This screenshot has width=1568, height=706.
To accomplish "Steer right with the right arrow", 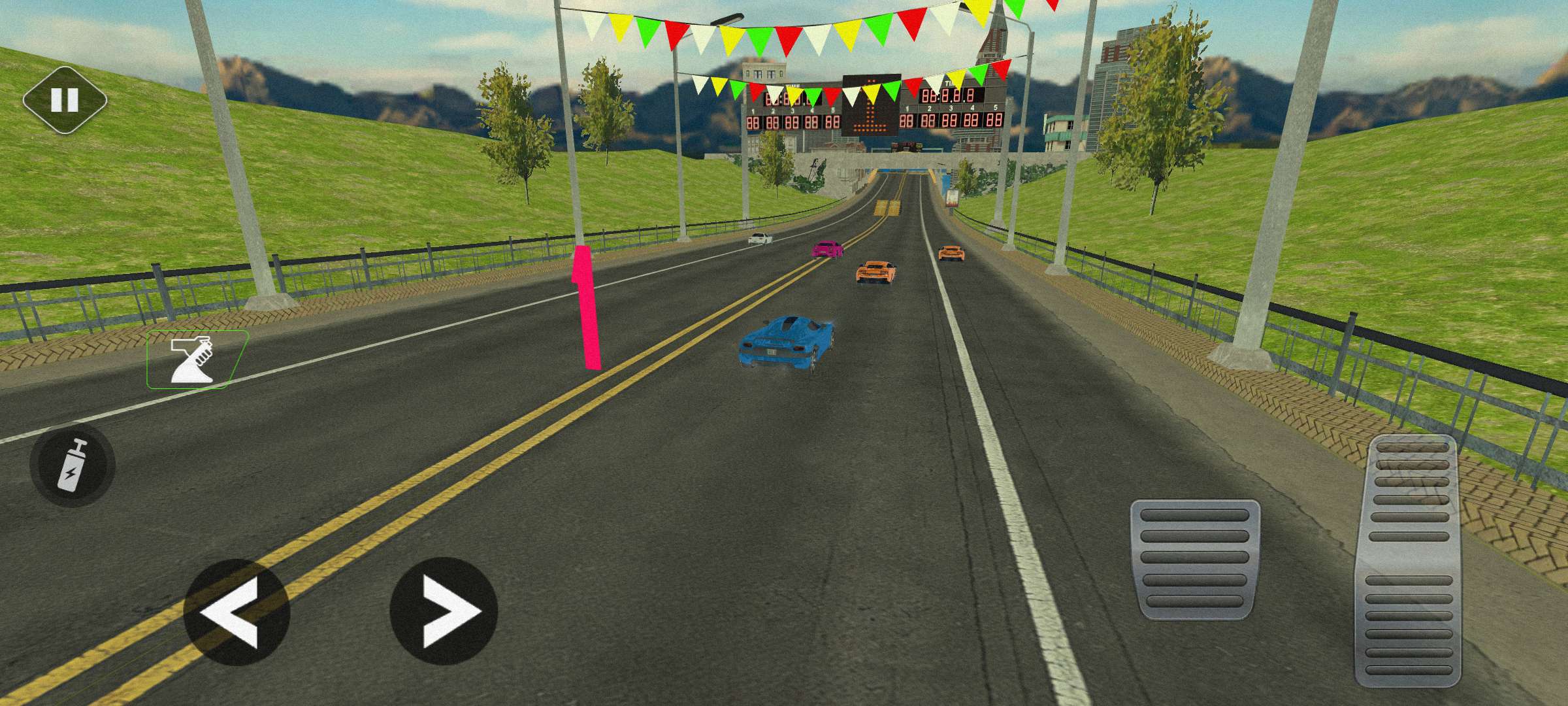I will [x=444, y=611].
